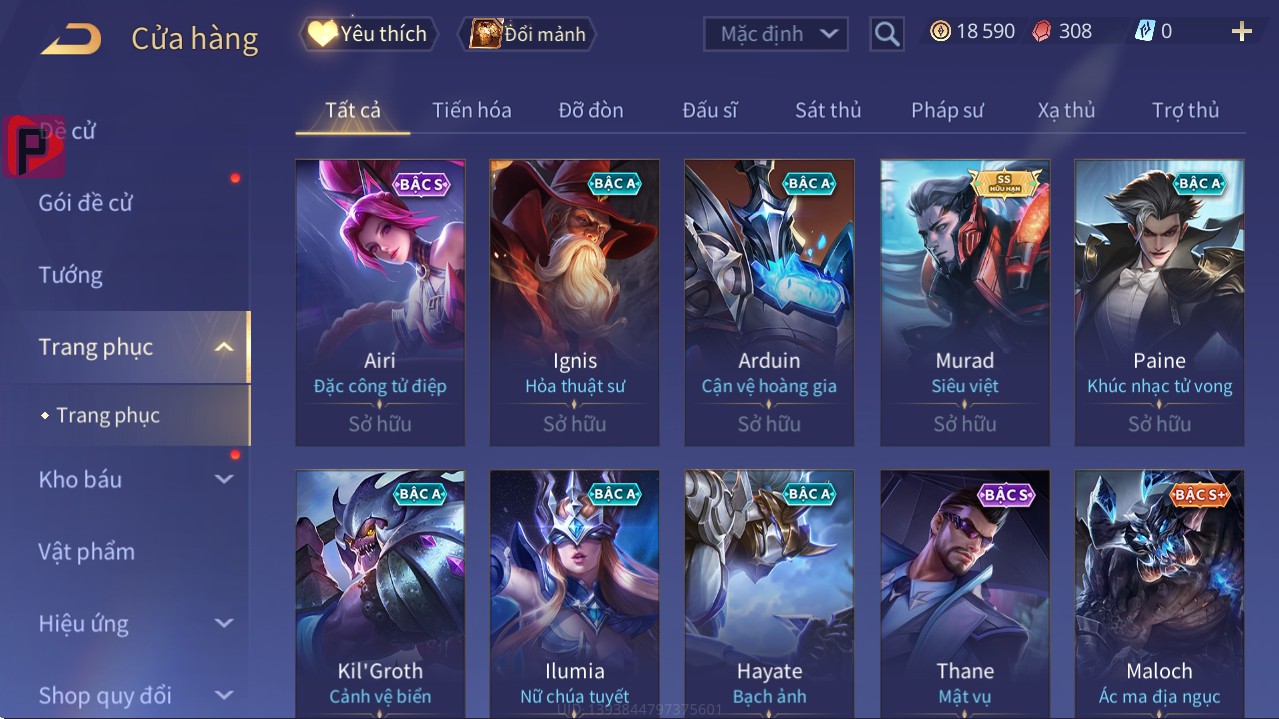The height and width of the screenshot is (719, 1279).
Task: View the Trợ thủ tab
Action: pos(1185,110)
